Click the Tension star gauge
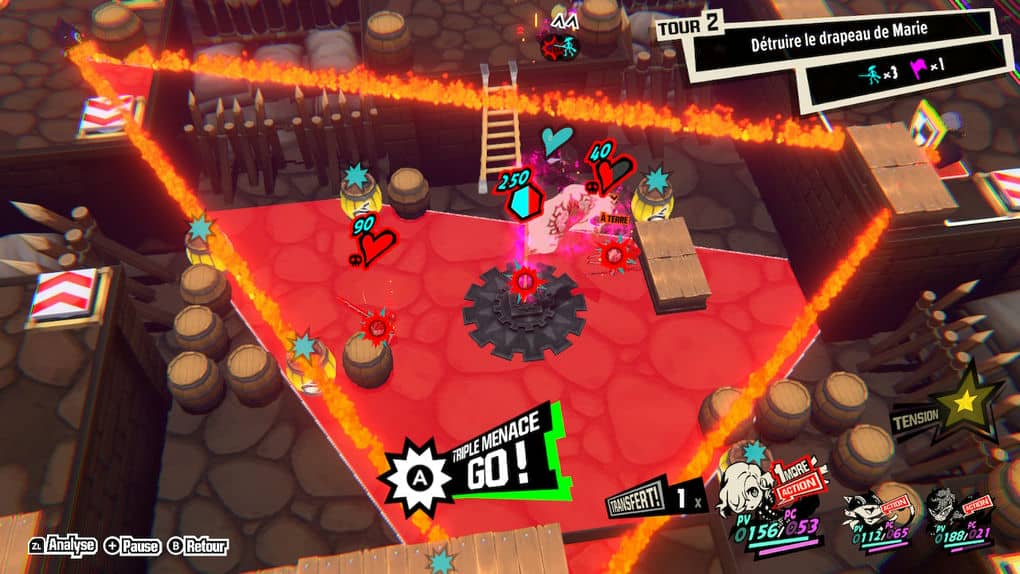 (966, 404)
